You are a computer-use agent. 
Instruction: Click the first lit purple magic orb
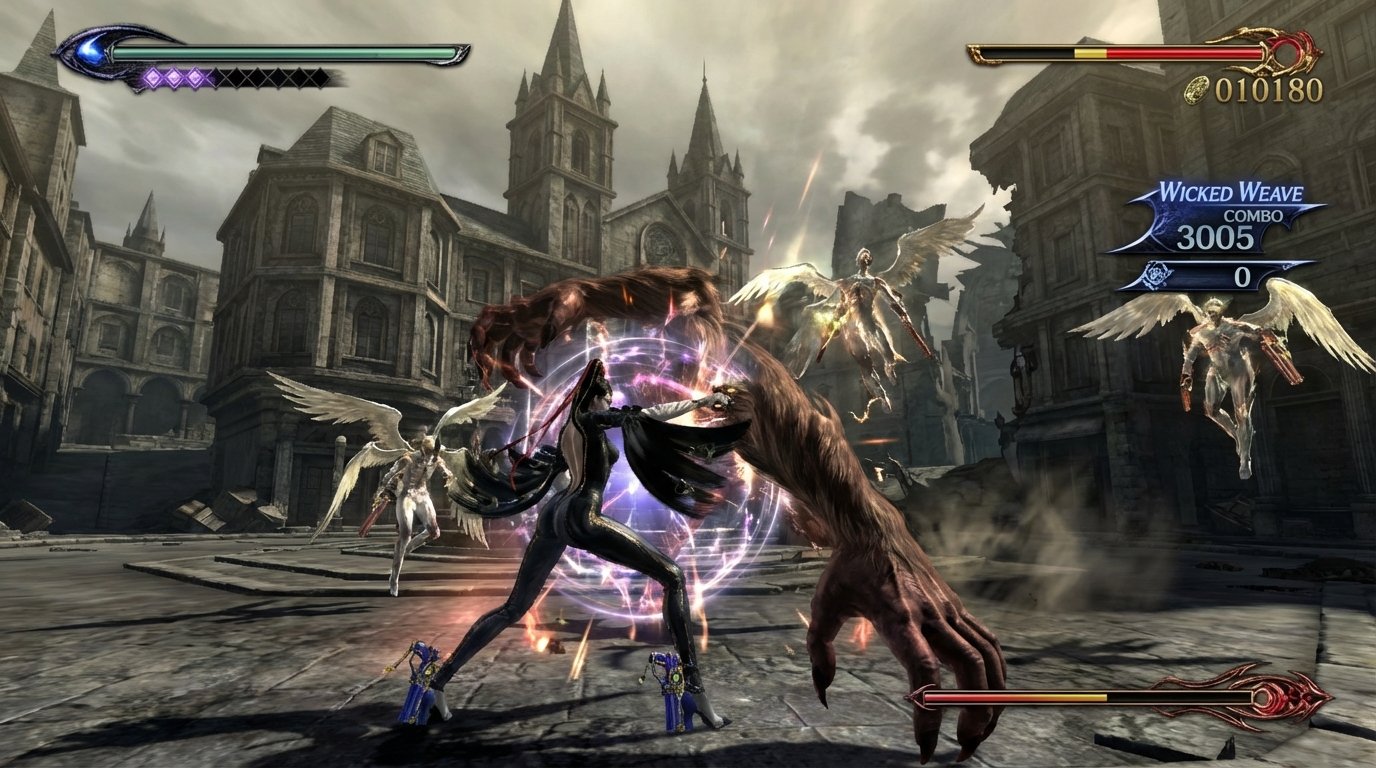tap(153, 77)
